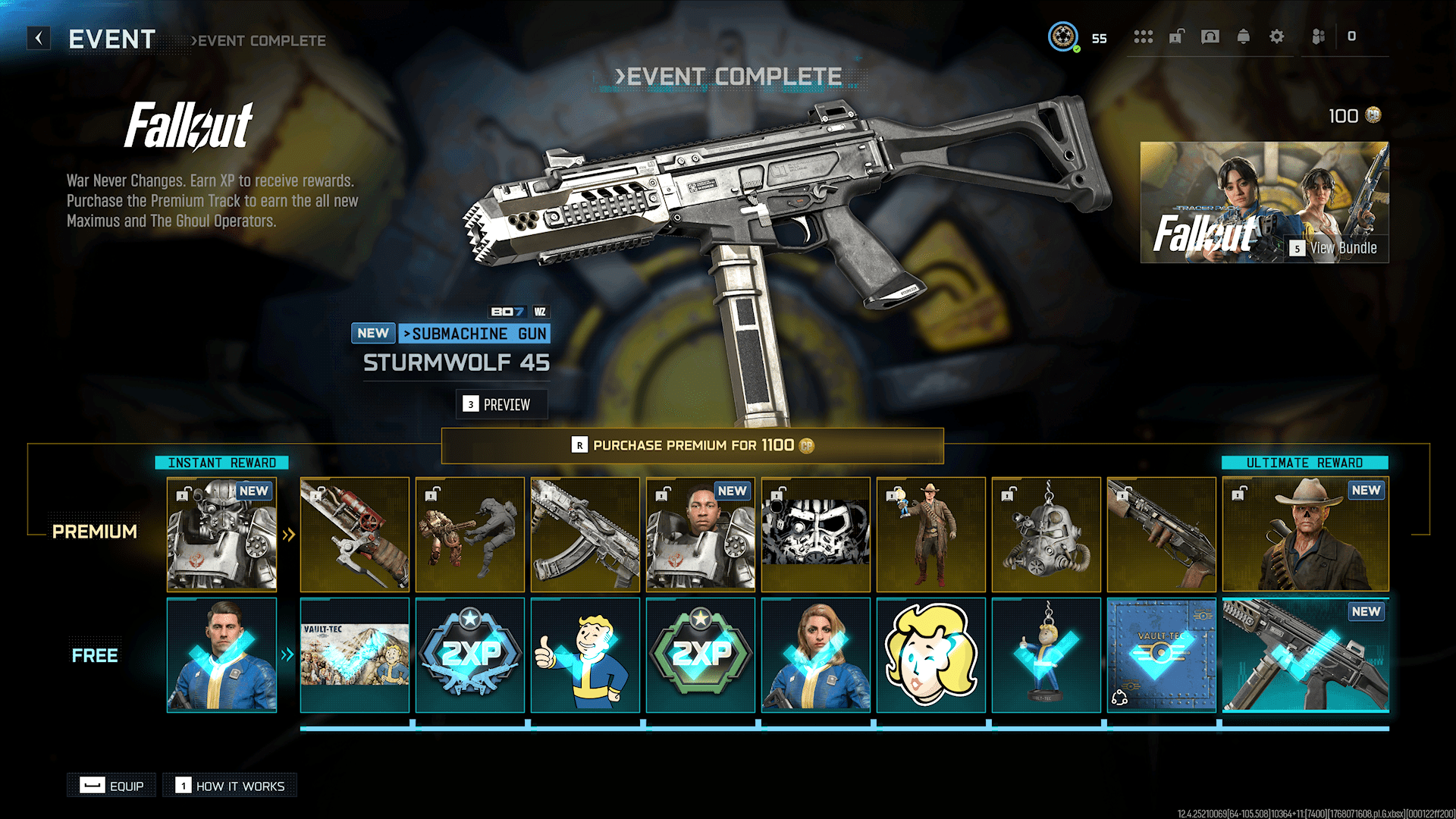Open the How It Works info

231,786
